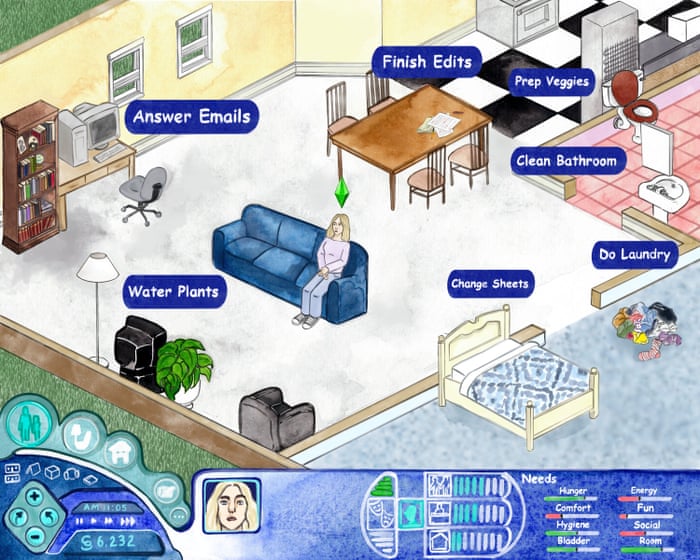Open the options button with three dots
The width and height of the screenshot is (700, 560).
(179, 516)
